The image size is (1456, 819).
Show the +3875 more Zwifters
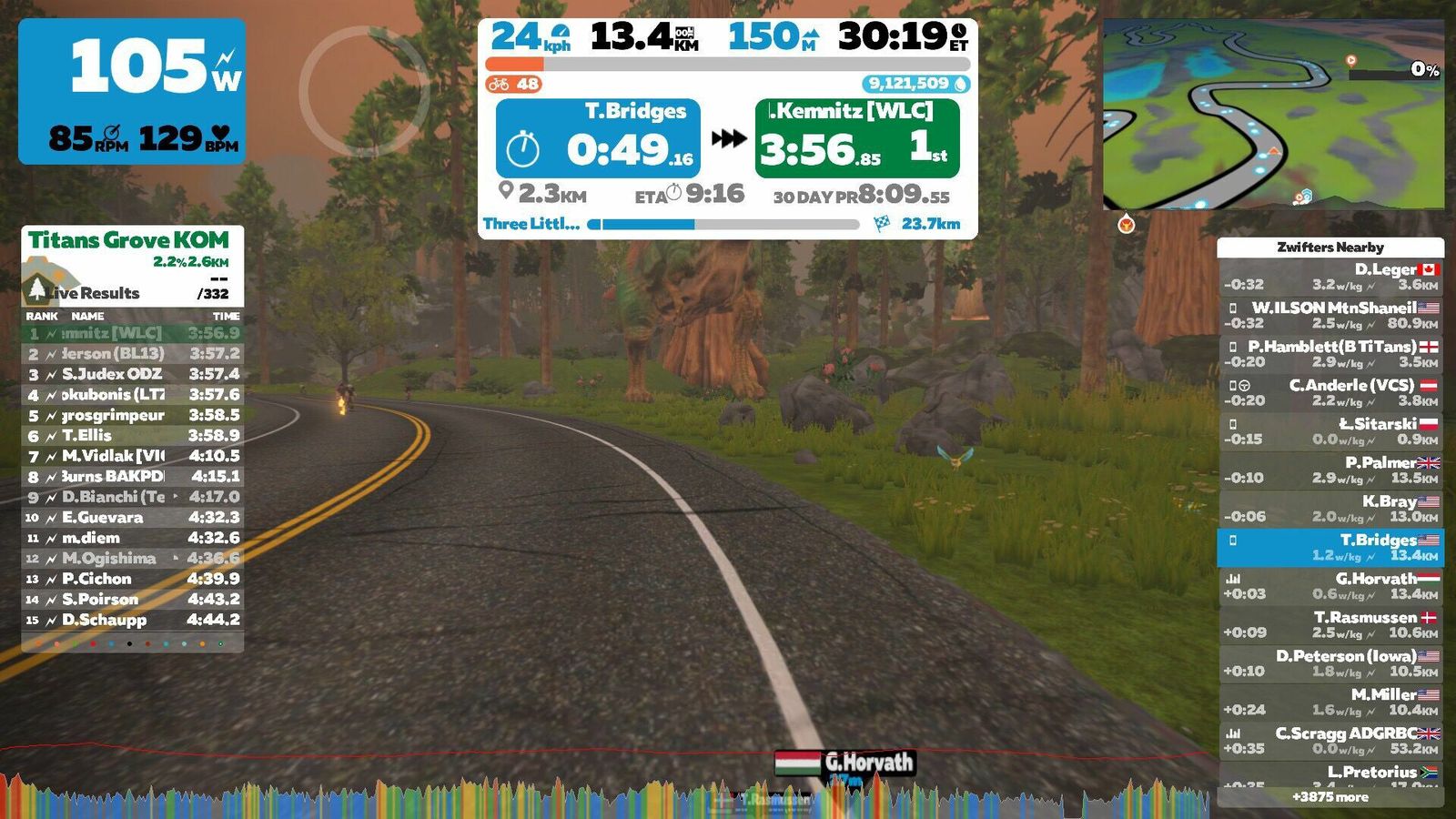click(1330, 797)
